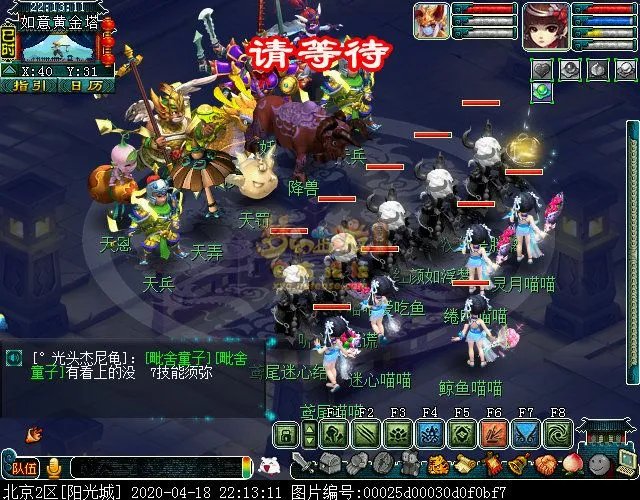Click the green orb buff icon

click(541, 91)
